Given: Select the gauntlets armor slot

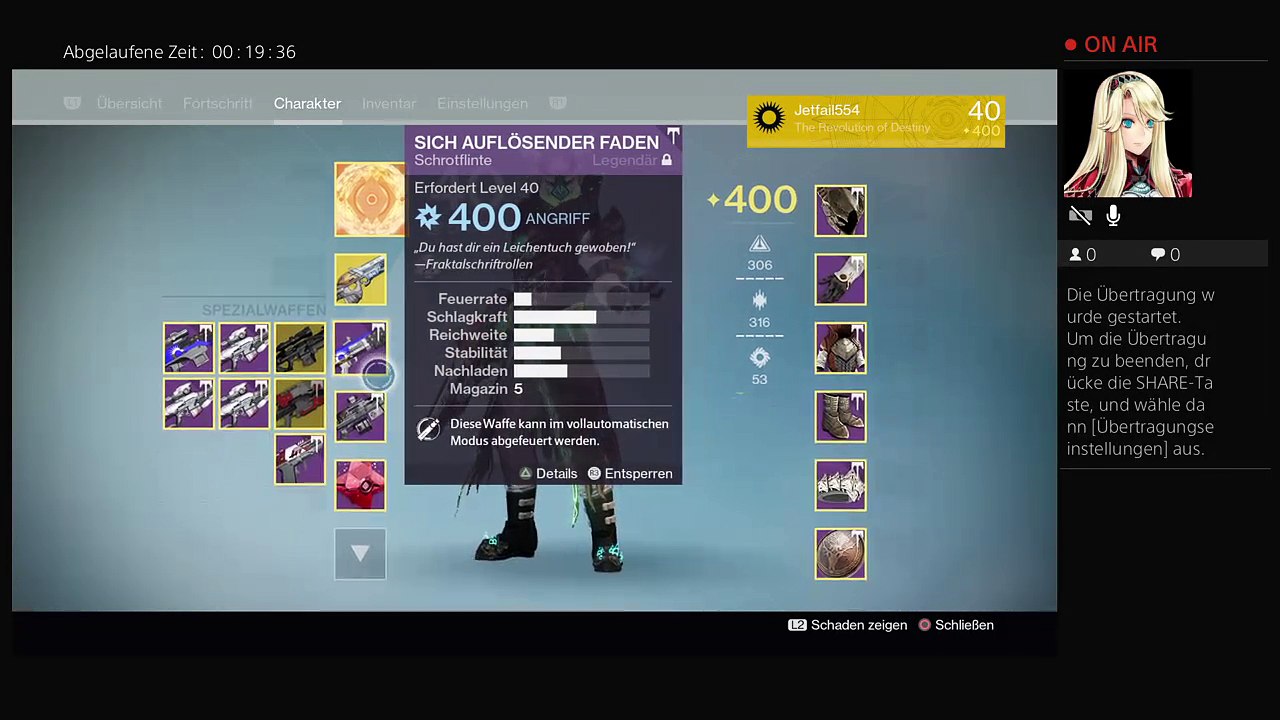Looking at the screenshot, I should [840, 279].
